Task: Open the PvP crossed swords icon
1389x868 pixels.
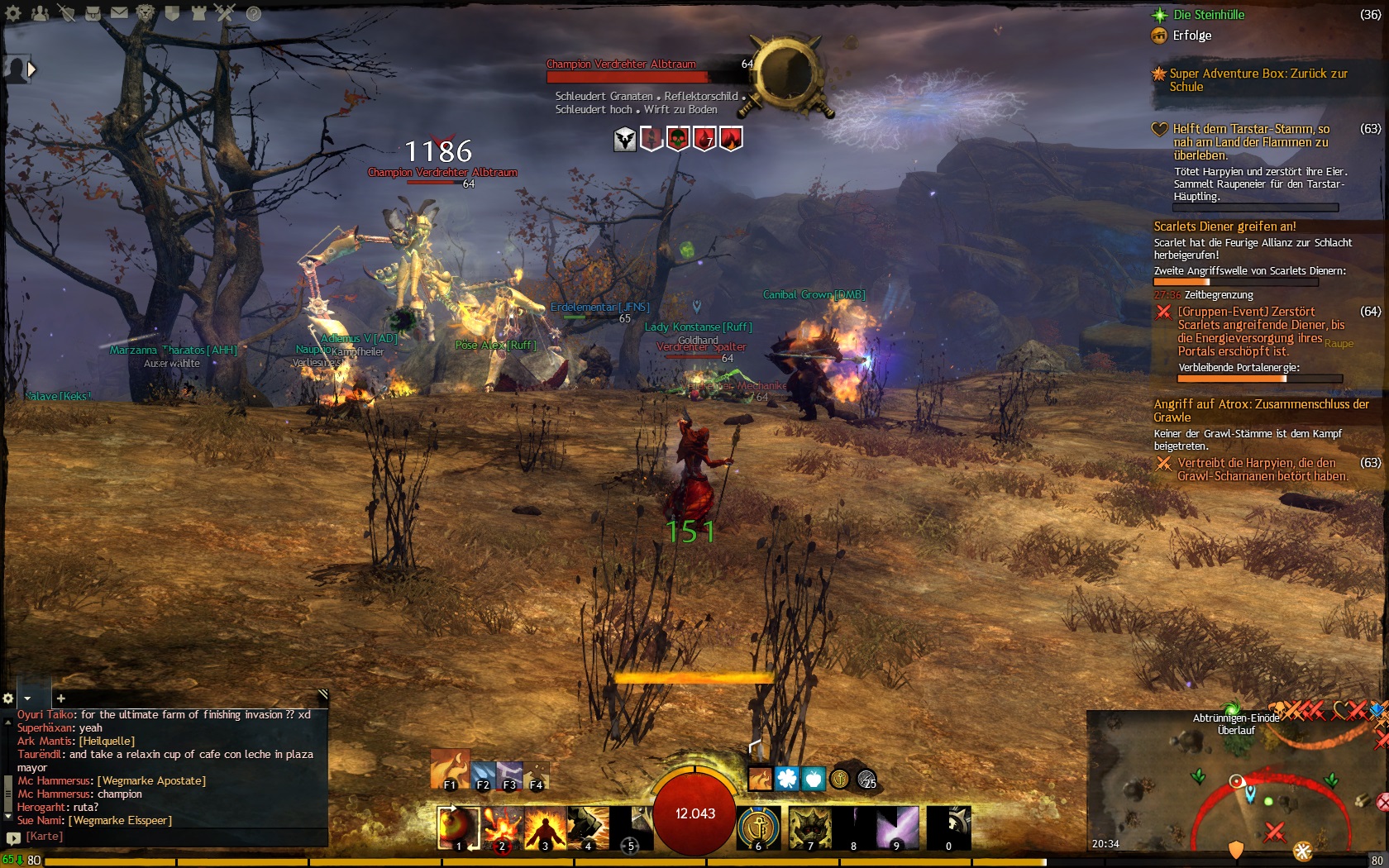Action: (225, 12)
